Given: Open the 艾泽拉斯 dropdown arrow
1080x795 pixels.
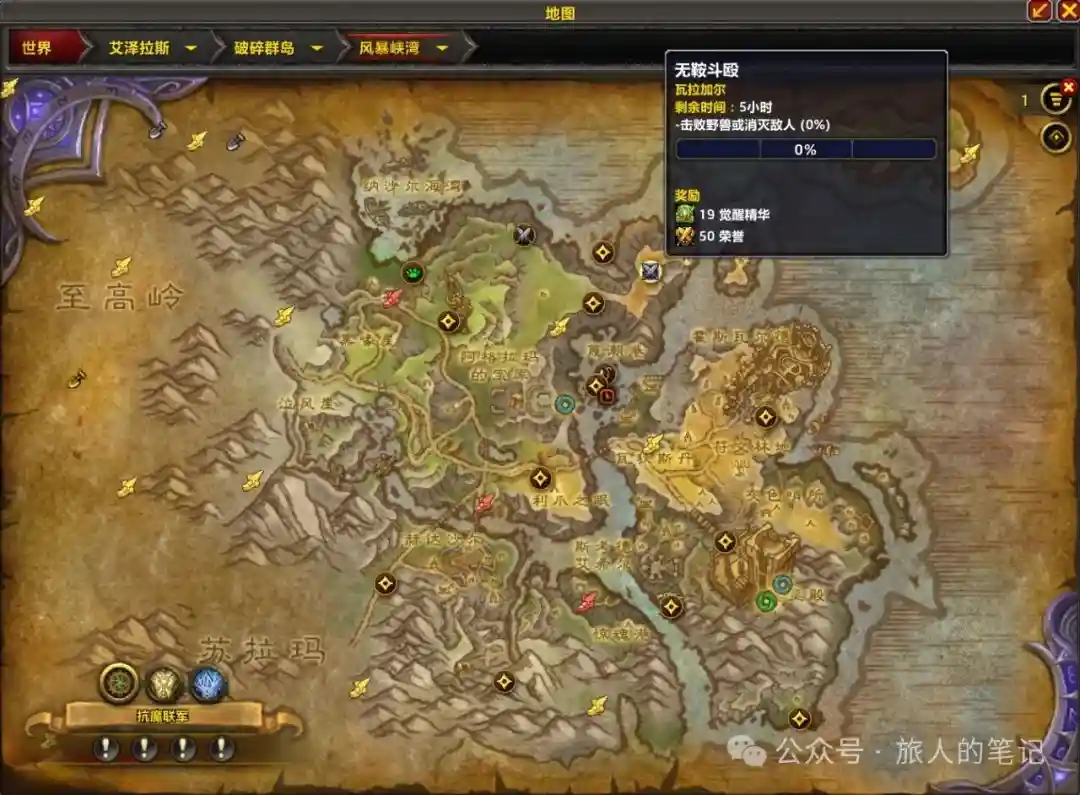Looking at the screenshot, I should 190,48.
